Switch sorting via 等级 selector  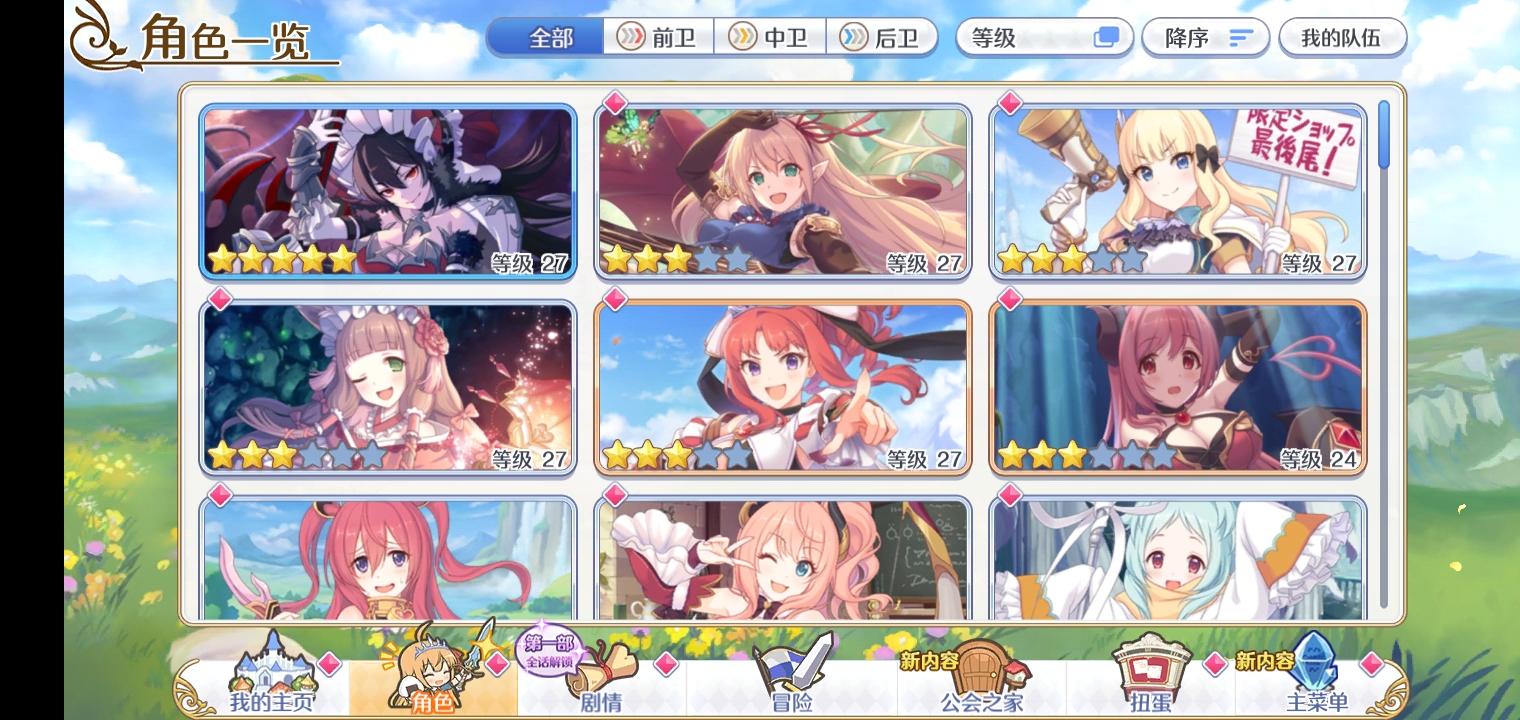[1040, 37]
